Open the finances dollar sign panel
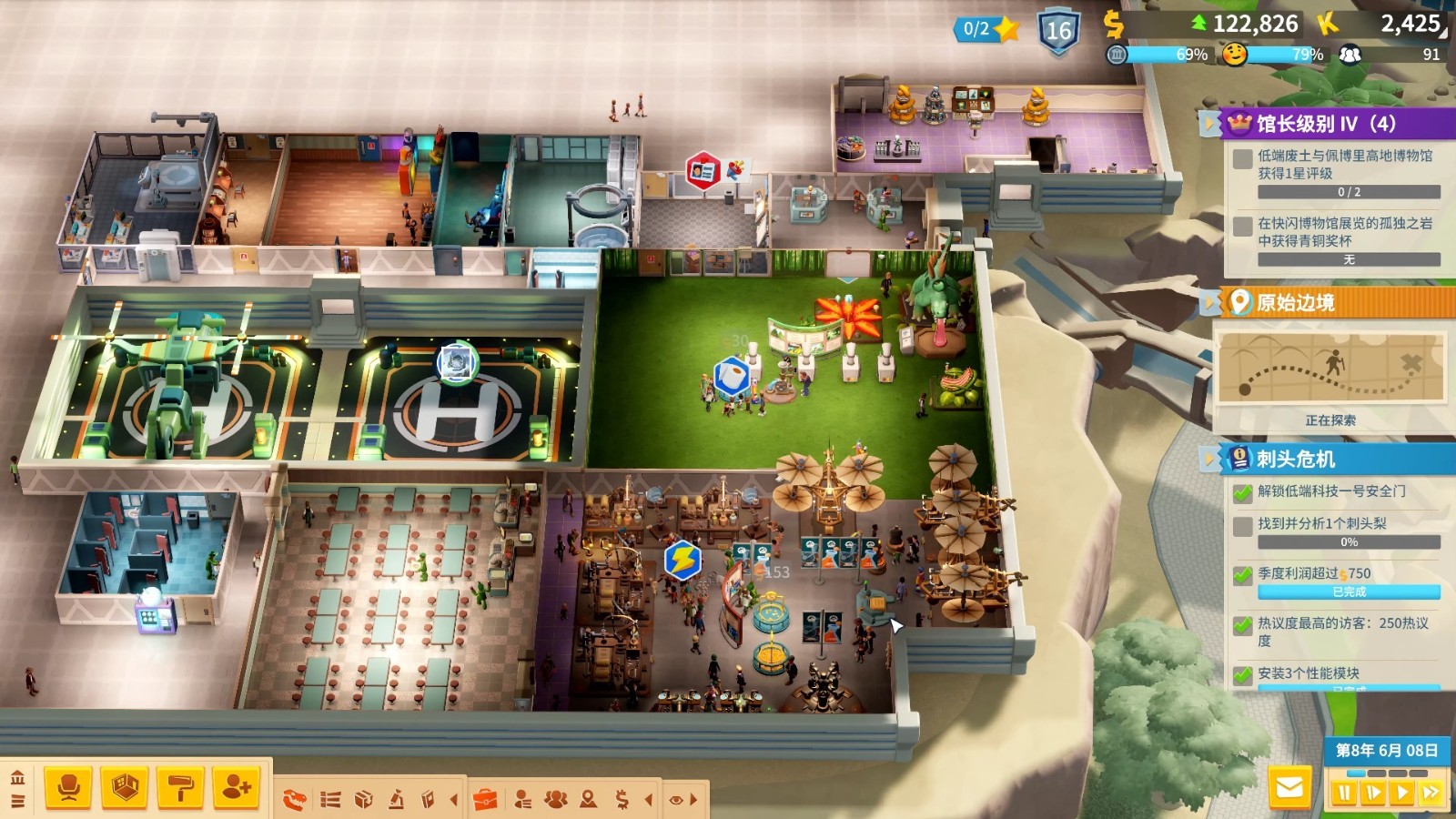Viewport: 1456px width, 819px height. click(x=622, y=800)
